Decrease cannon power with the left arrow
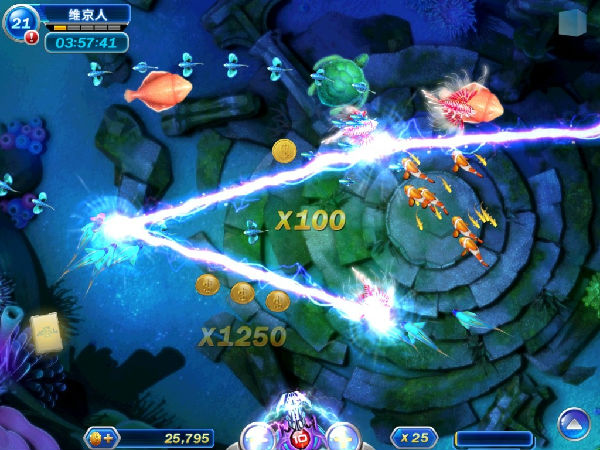This screenshot has width=600, height=450. tap(257, 438)
